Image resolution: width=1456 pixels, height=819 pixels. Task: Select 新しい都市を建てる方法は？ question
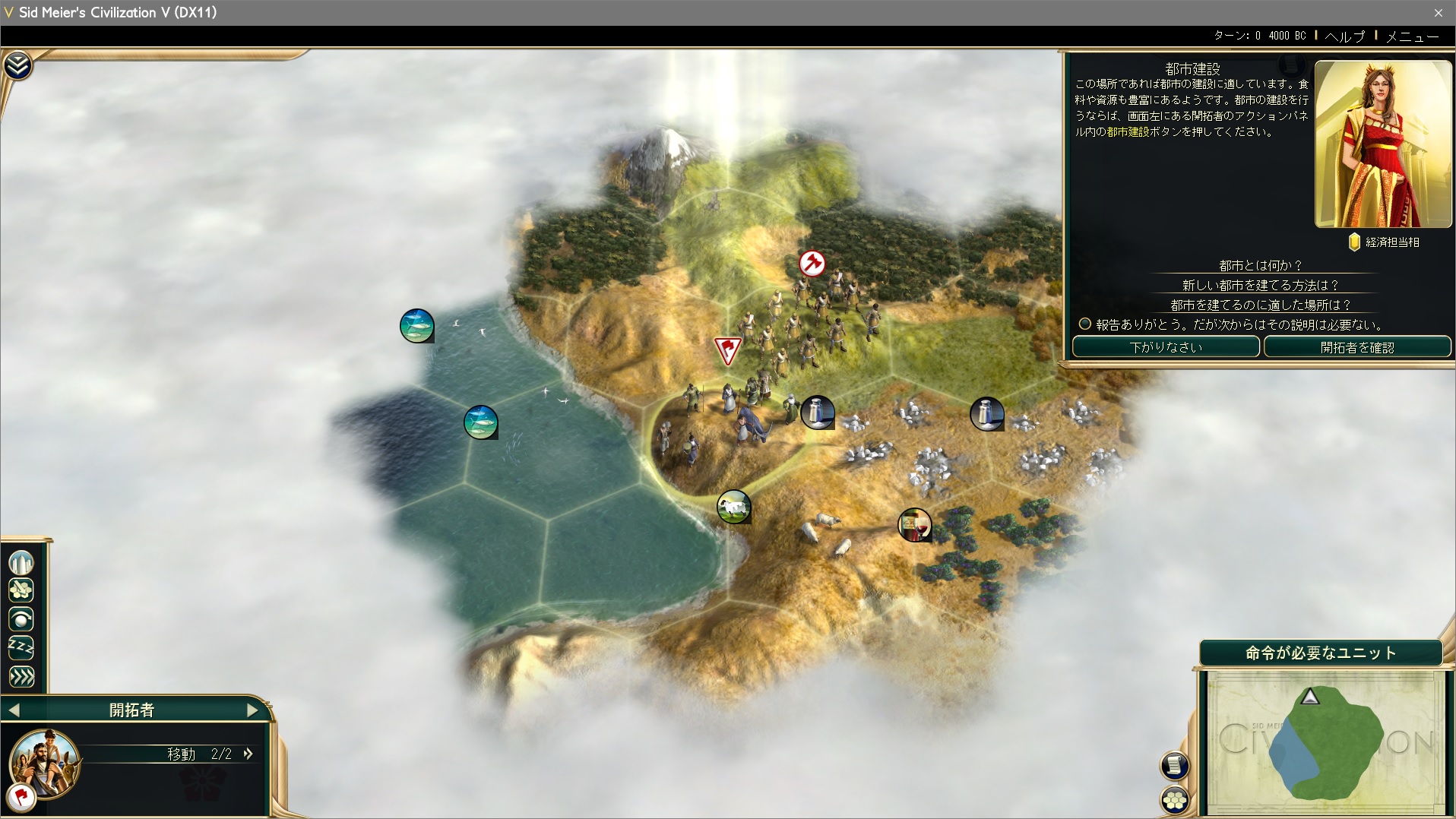[1261, 285]
